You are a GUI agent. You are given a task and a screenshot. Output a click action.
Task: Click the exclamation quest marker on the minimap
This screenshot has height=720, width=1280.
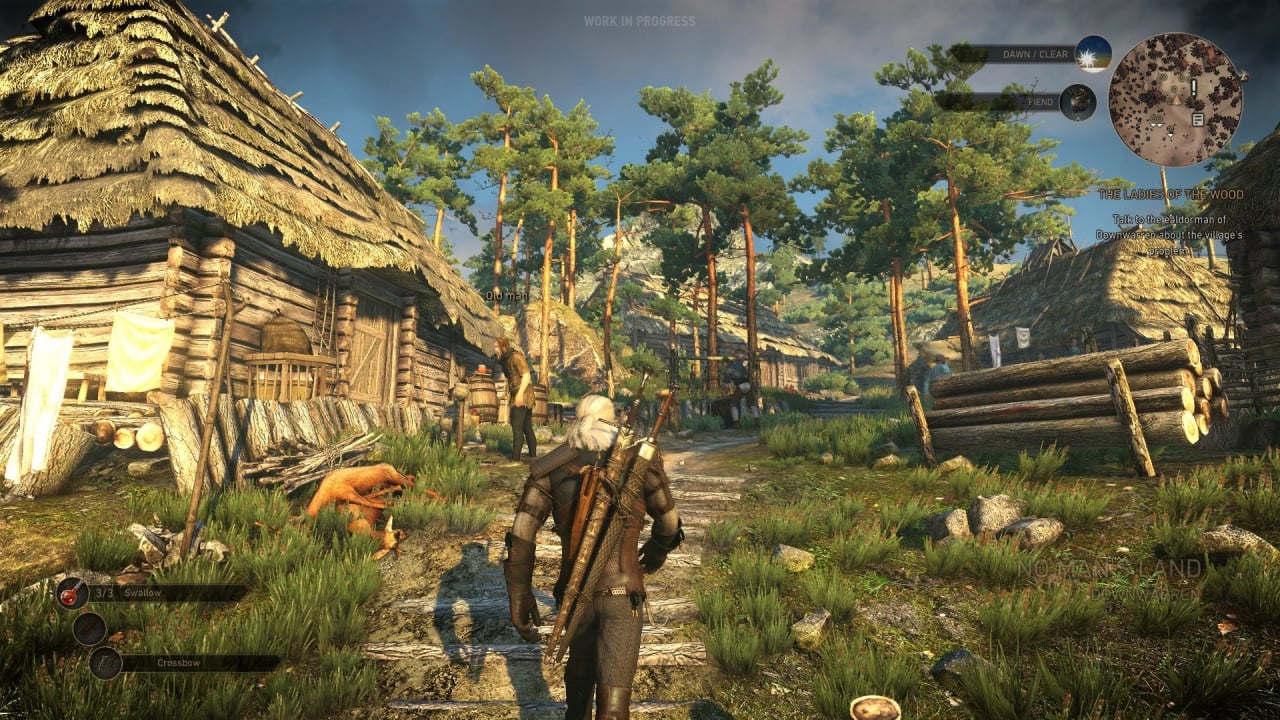[1193, 87]
